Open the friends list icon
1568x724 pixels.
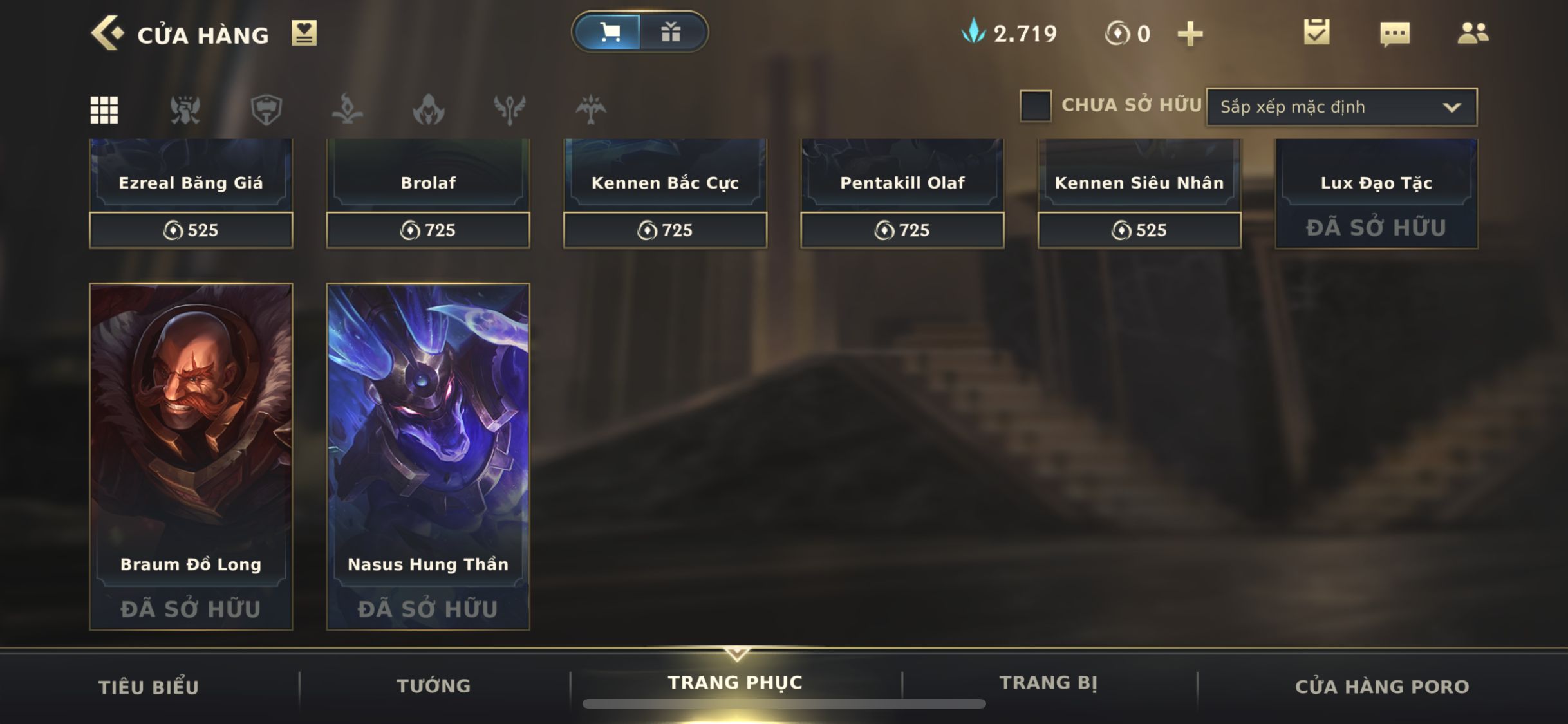pyautogui.click(x=1473, y=33)
